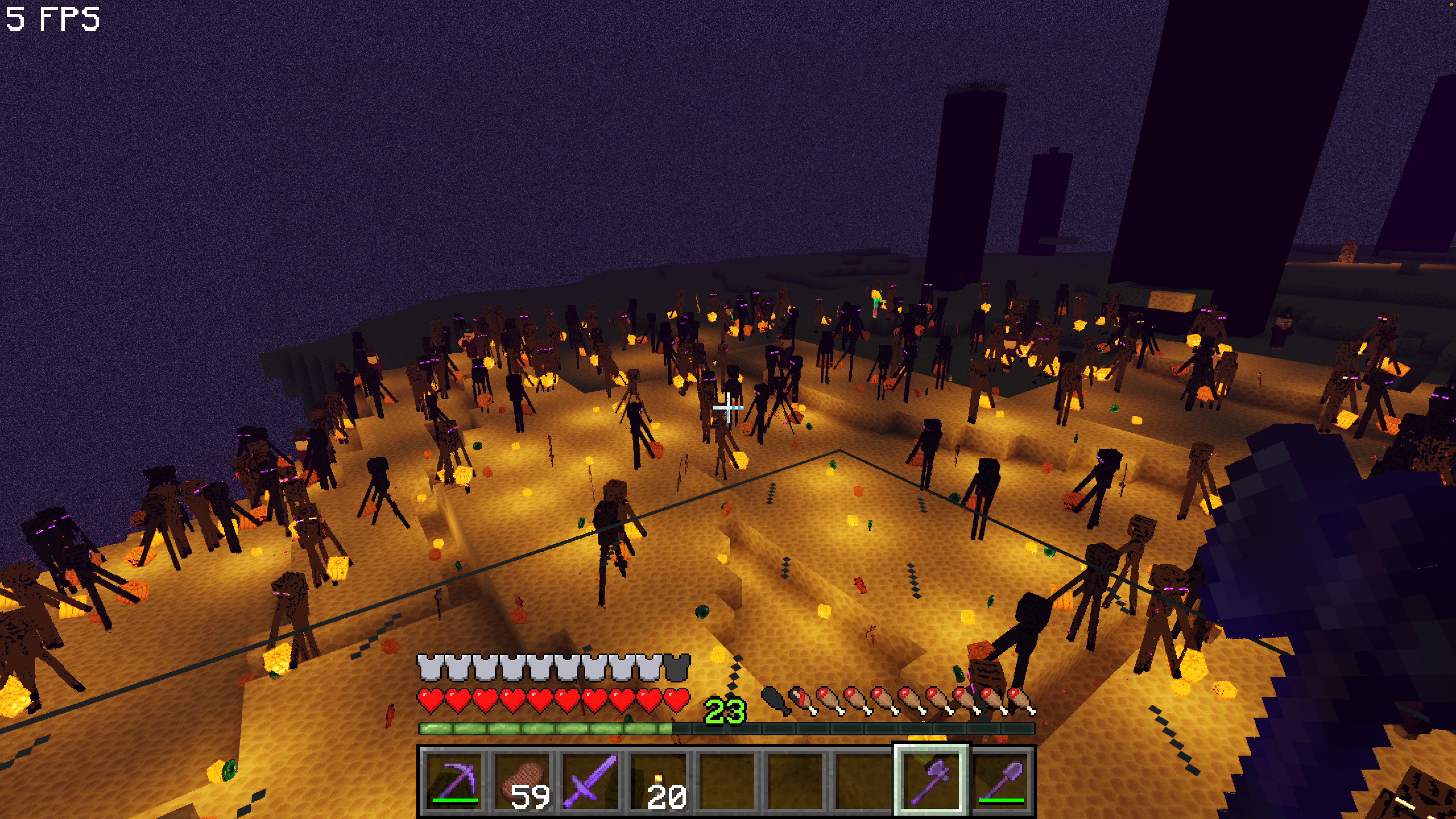Image resolution: width=1456 pixels, height=819 pixels.
Task: Equip the purple sword from the hotbar
Action: [x=591, y=781]
